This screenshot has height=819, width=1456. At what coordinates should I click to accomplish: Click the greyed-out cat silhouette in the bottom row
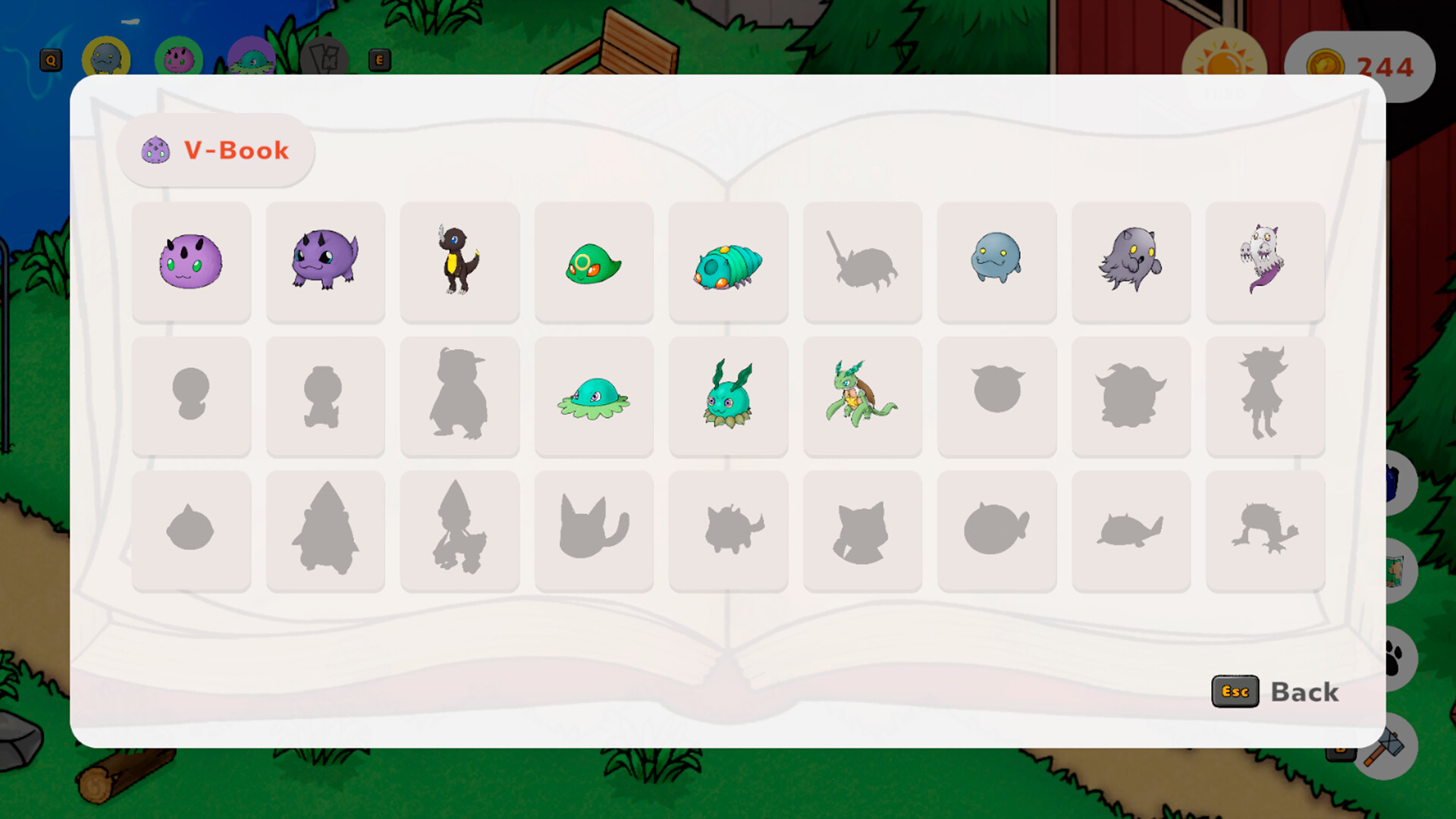point(594,529)
